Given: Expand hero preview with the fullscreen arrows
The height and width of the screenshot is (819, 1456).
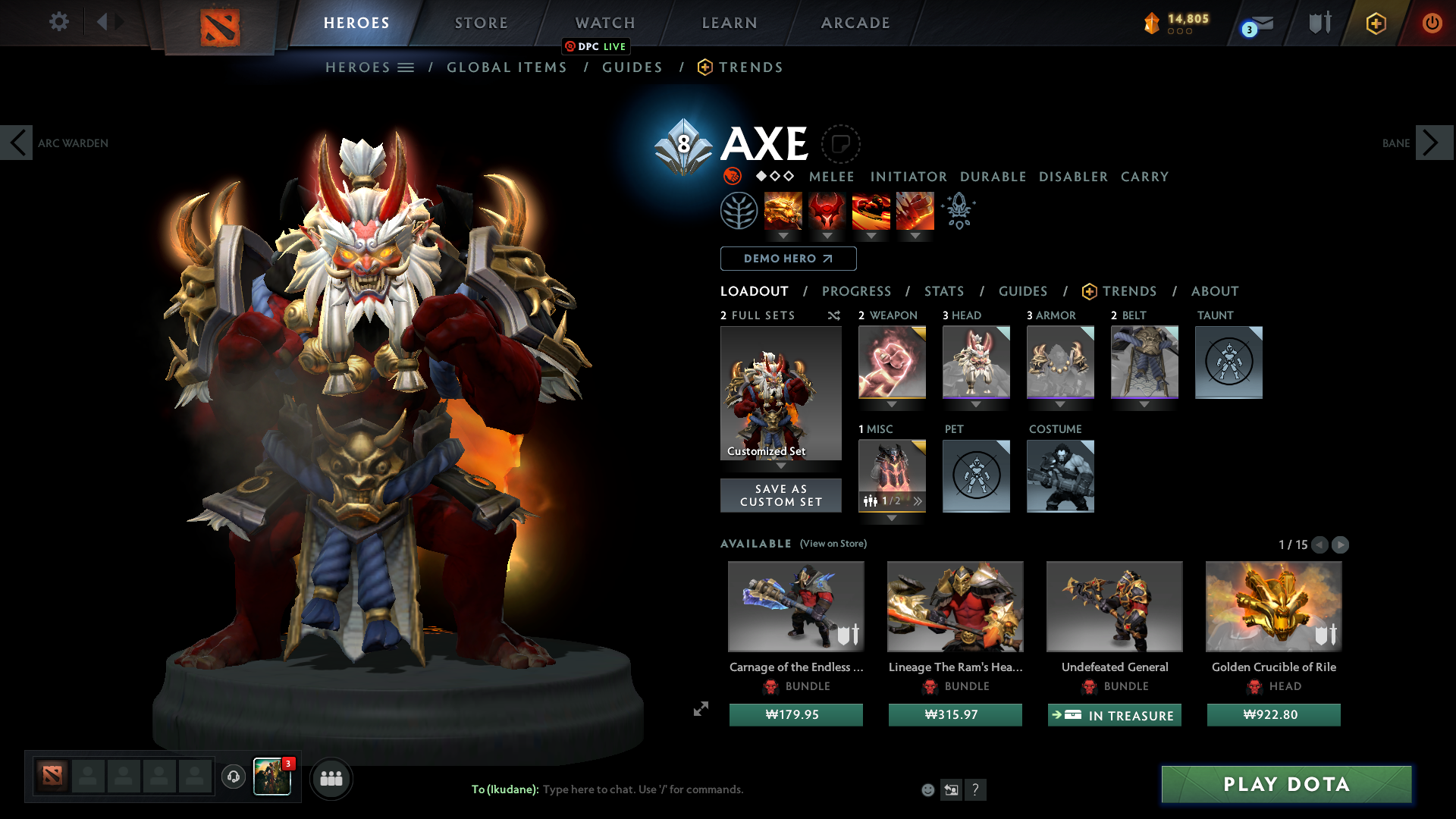Looking at the screenshot, I should (701, 710).
